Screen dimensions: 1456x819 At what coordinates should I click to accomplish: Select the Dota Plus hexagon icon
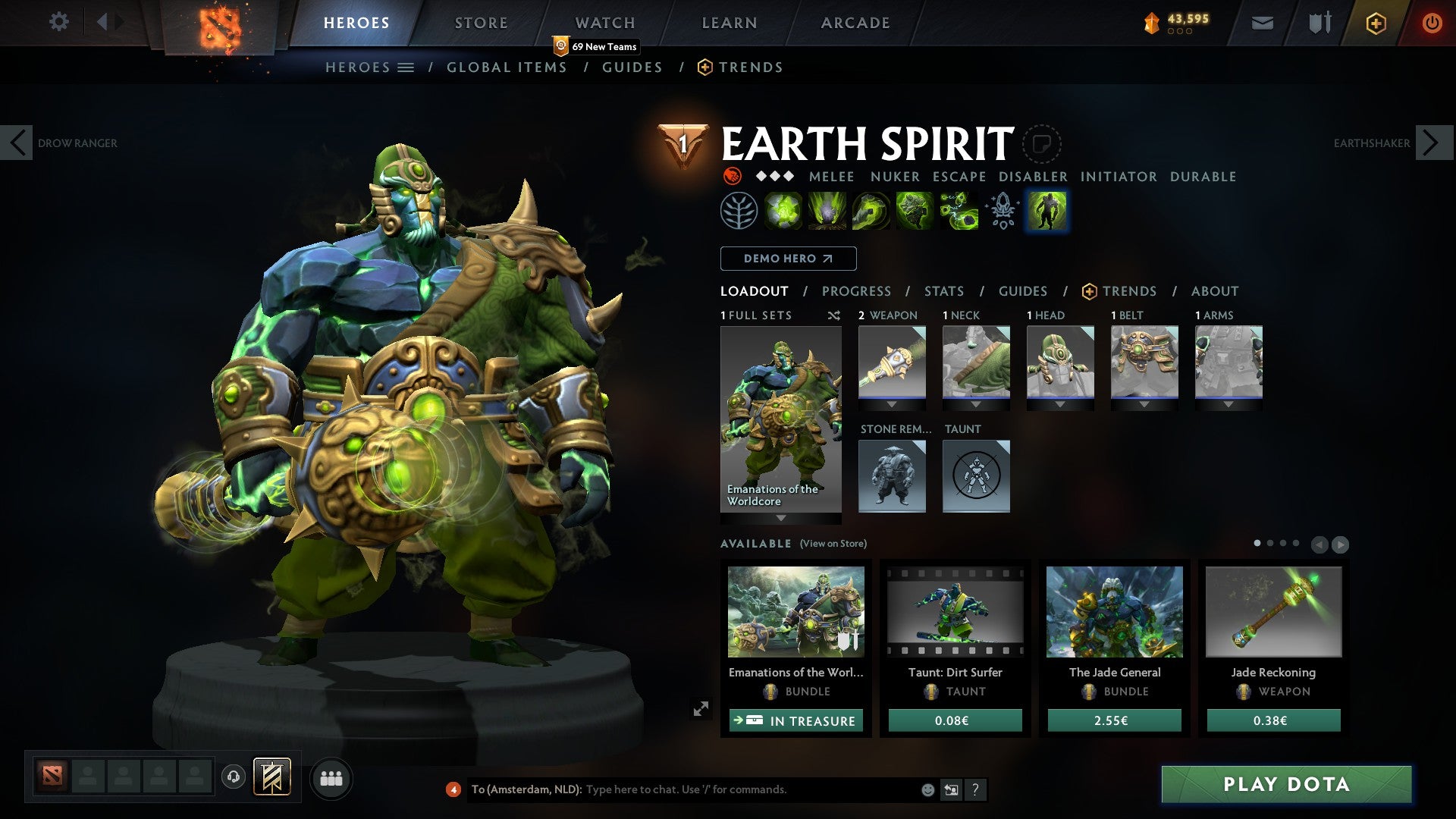coord(1376,23)
